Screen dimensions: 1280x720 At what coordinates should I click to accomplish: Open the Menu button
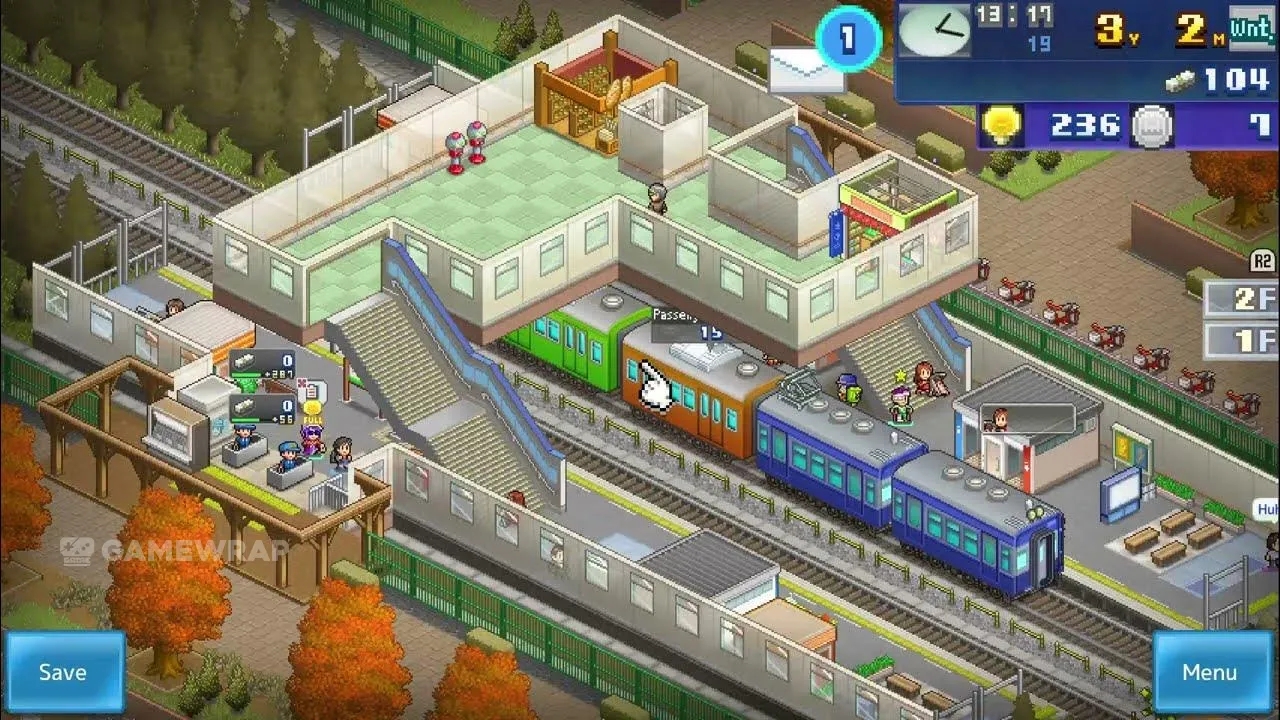click(1209, 672)
